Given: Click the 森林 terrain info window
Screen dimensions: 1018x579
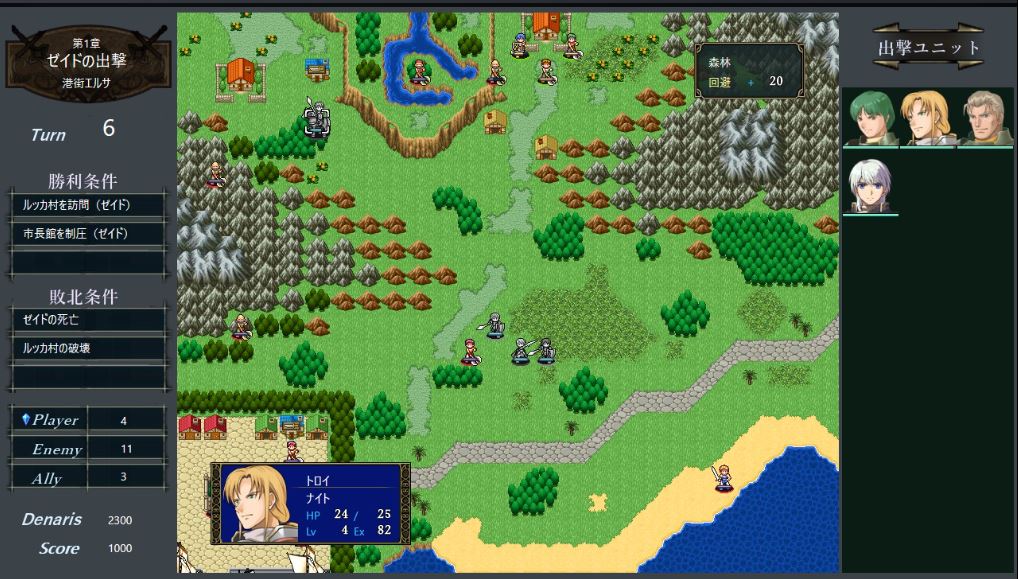Looking at the screenshot, I should pos(750,70).
